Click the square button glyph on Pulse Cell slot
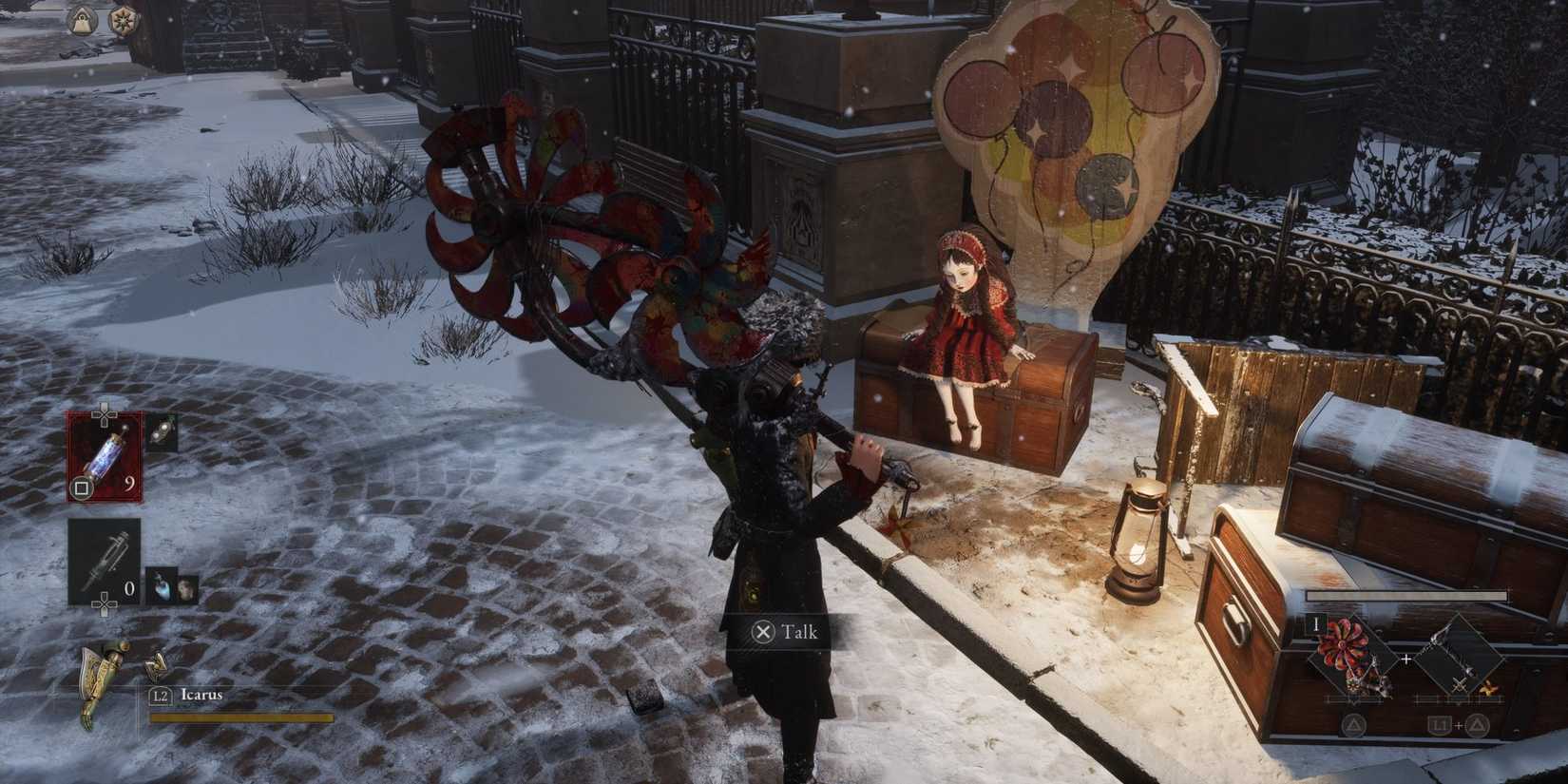This screenshot has width=1568, height=784. tap(80, 486)
